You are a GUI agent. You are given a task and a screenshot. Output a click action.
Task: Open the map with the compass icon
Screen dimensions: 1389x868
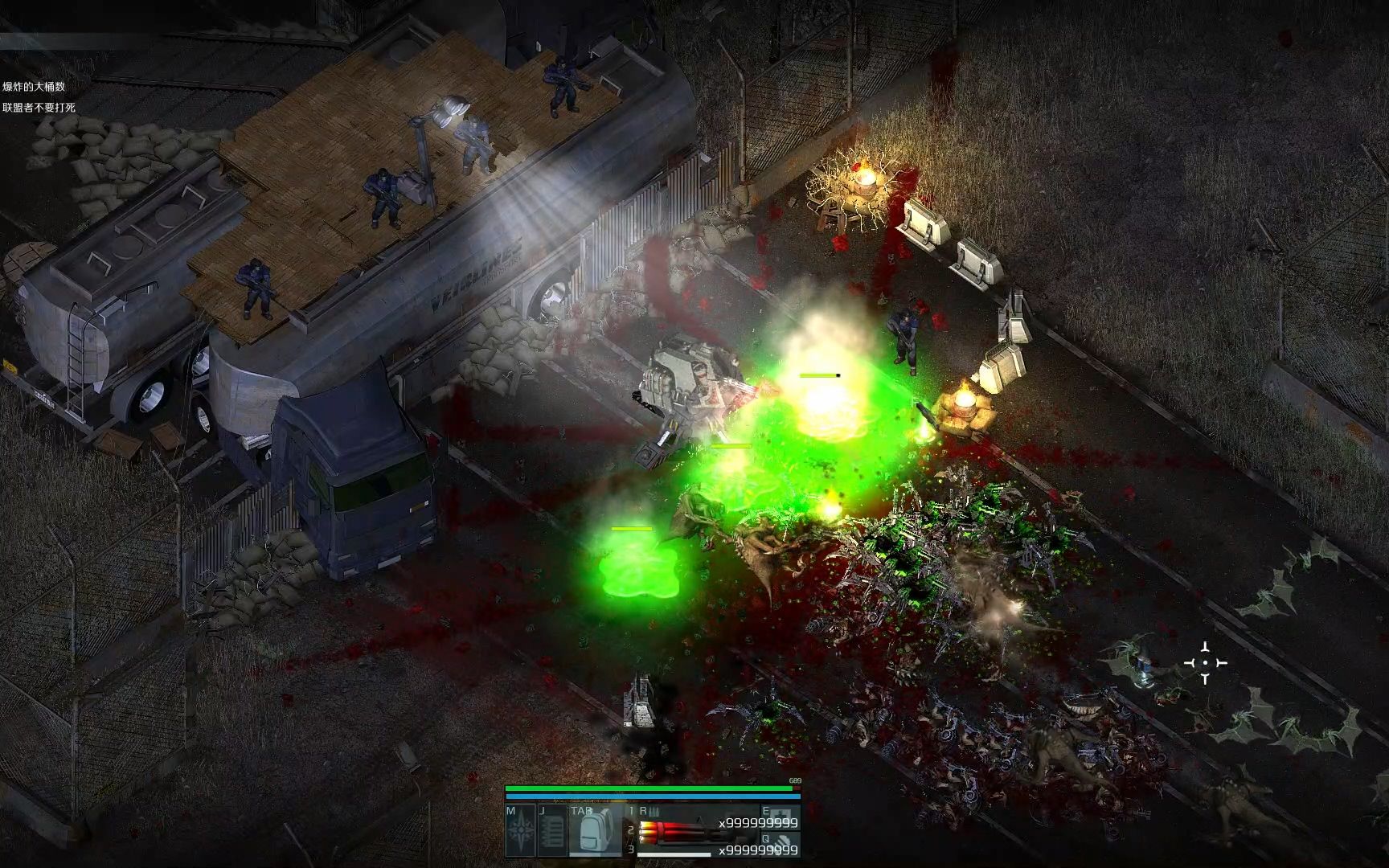(520, 831)
